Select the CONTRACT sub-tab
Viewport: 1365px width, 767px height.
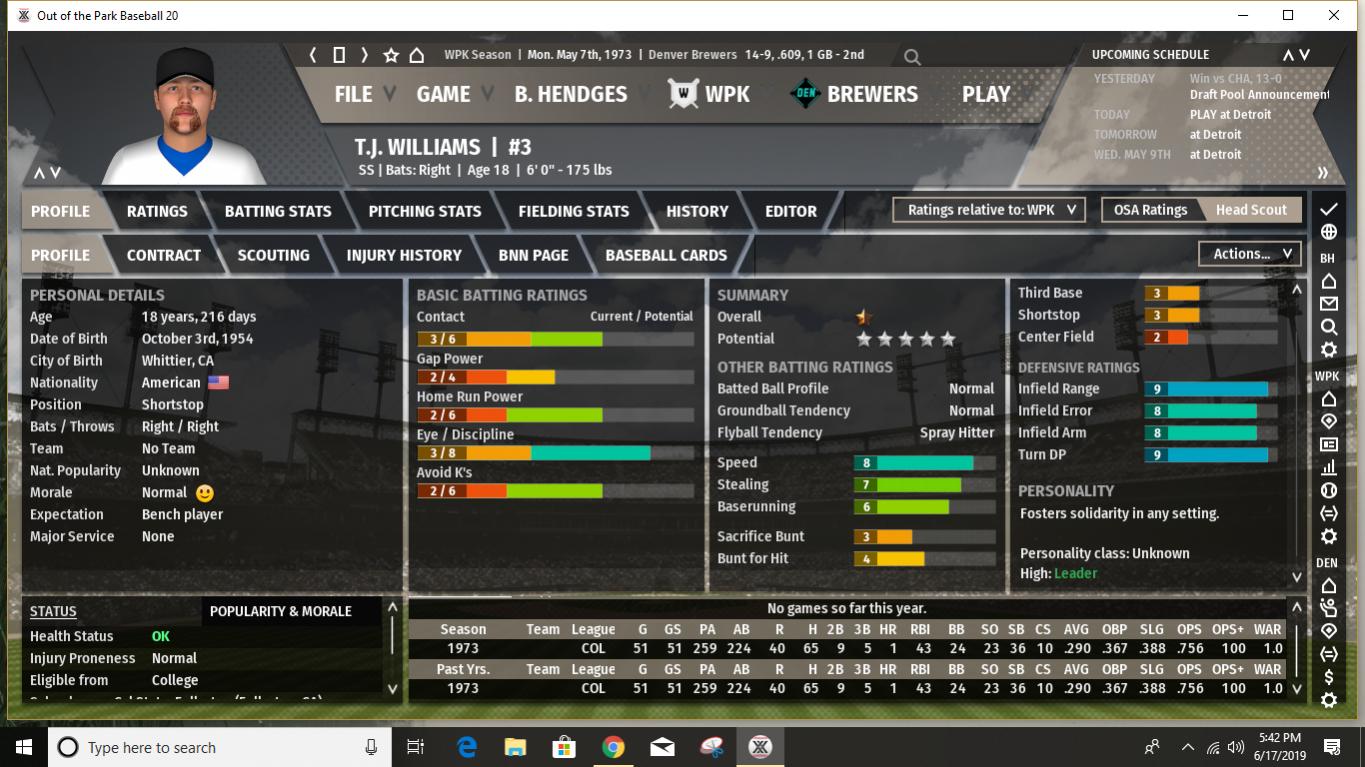point(164,255)
